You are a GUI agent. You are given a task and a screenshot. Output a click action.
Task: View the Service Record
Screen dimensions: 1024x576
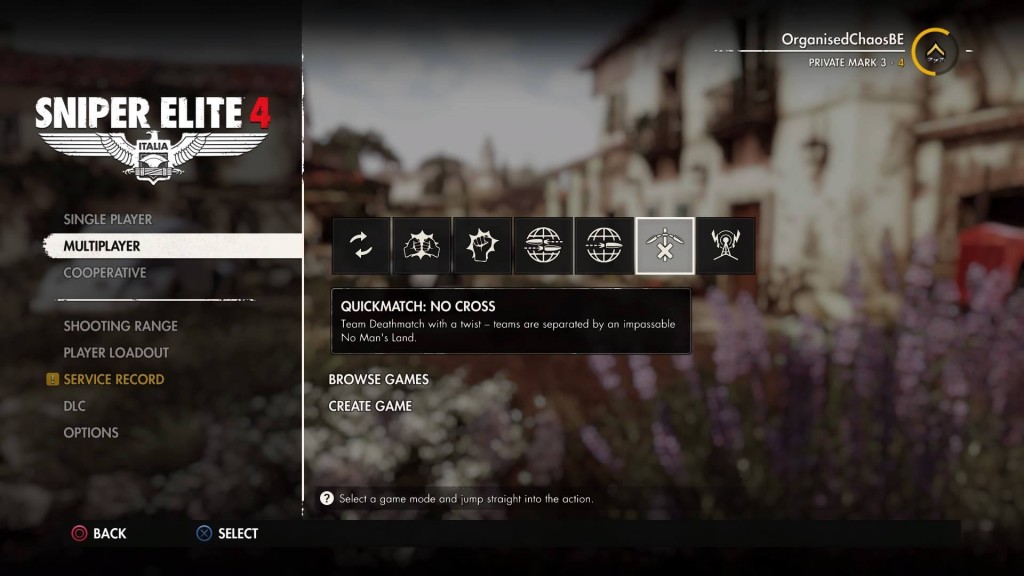coord(113,380)
